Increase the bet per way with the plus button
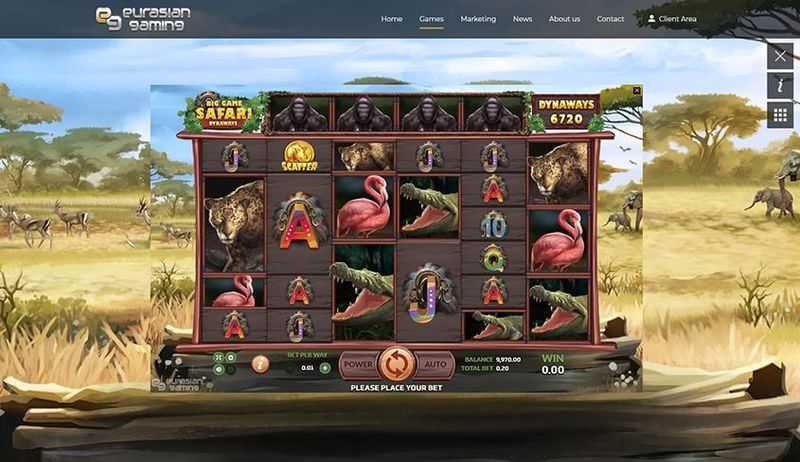This screenshot has width=800, height=462. [x=325, y=368]
